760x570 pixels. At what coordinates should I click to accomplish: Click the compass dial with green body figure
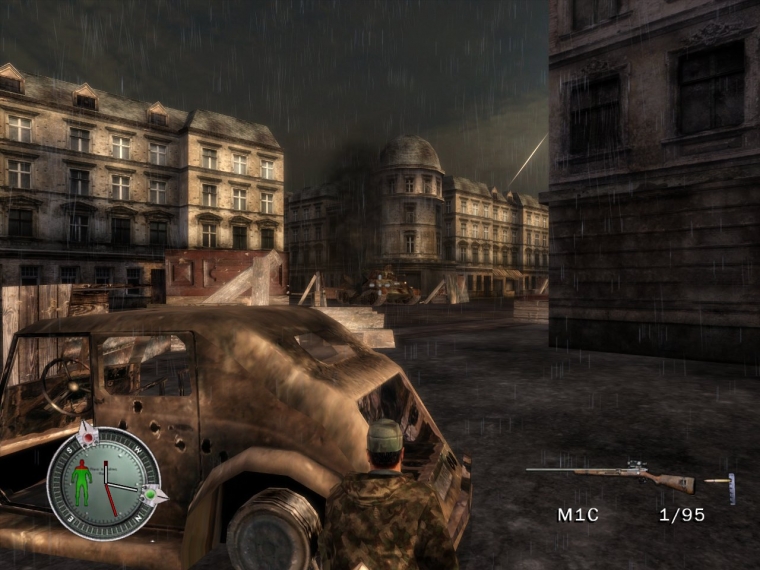(104, 483)
